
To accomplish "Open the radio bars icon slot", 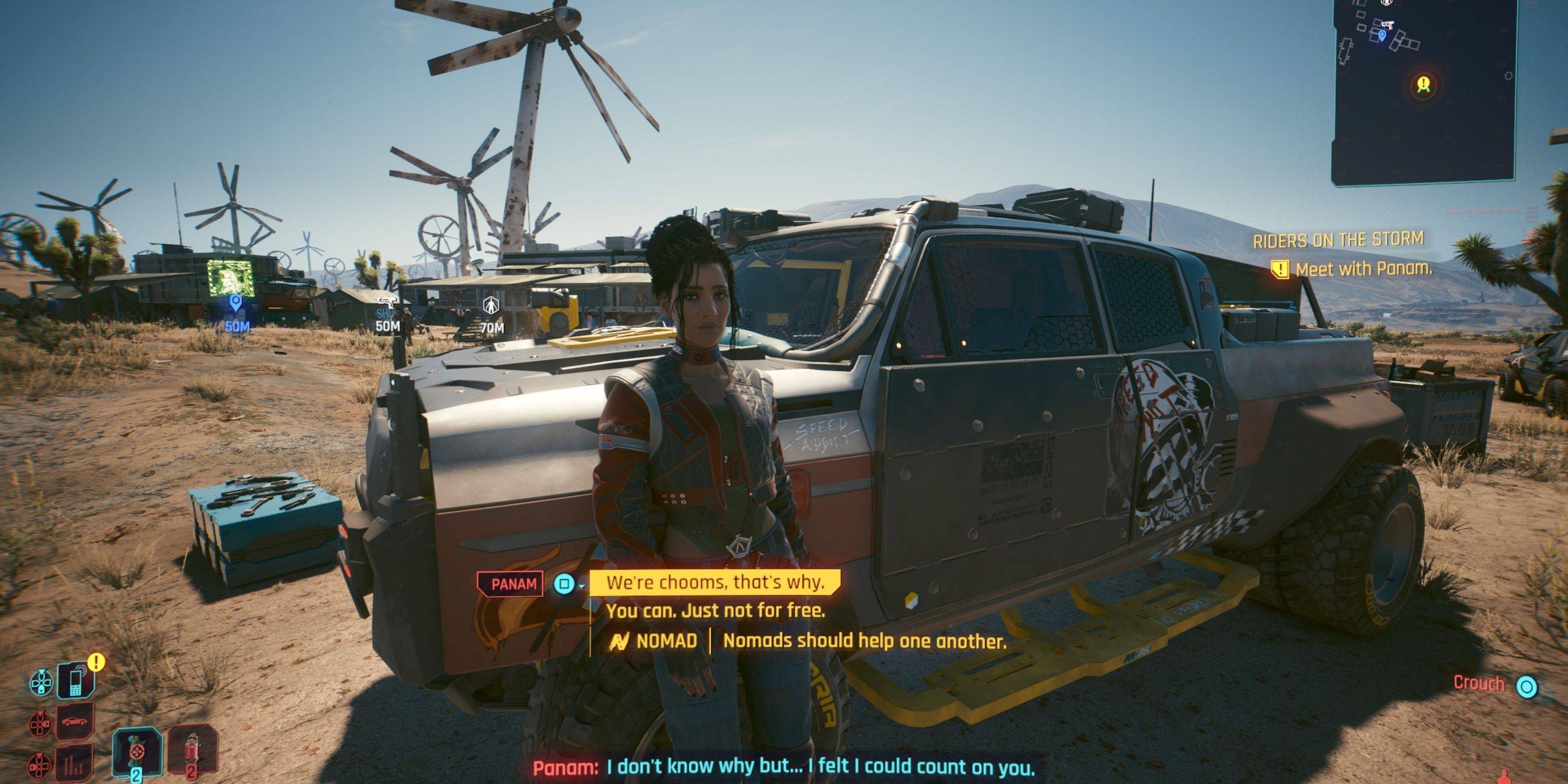I will tap(75, 762).
